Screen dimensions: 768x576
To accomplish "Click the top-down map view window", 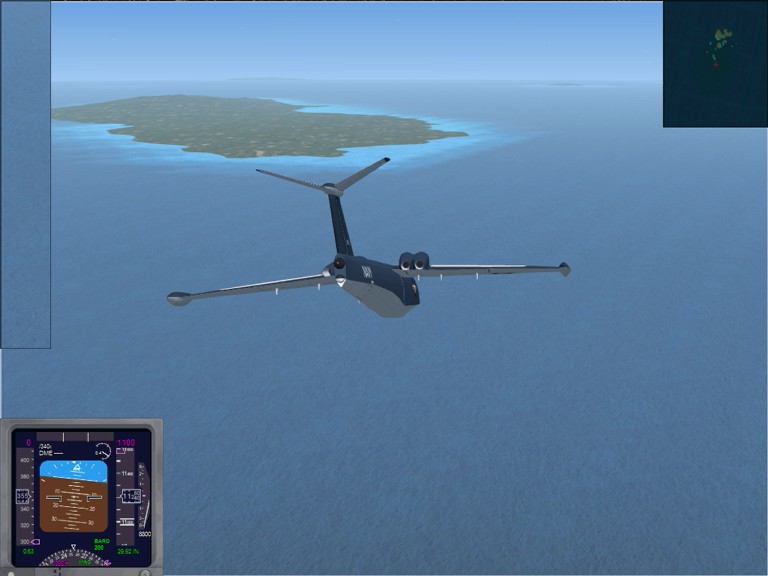I will point(714,64).
